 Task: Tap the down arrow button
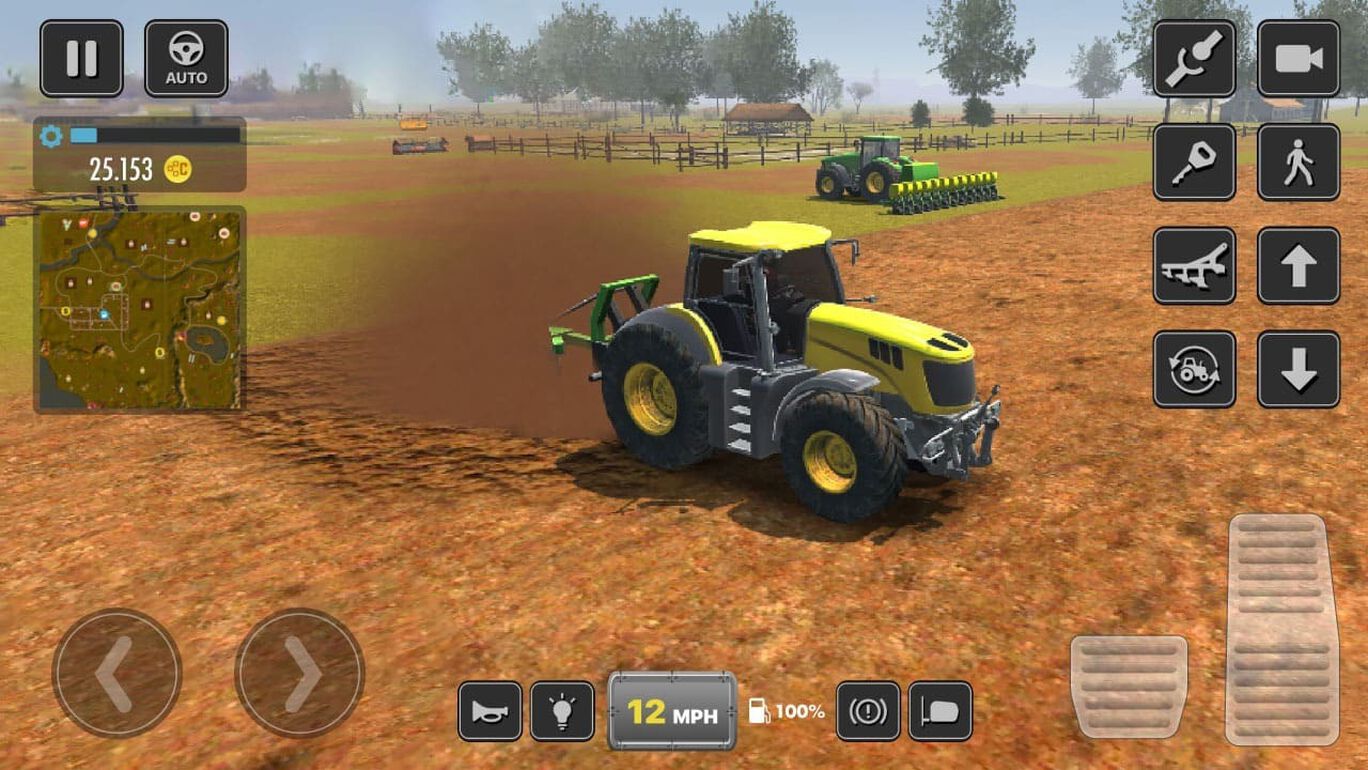click(x=1298, y=369)
